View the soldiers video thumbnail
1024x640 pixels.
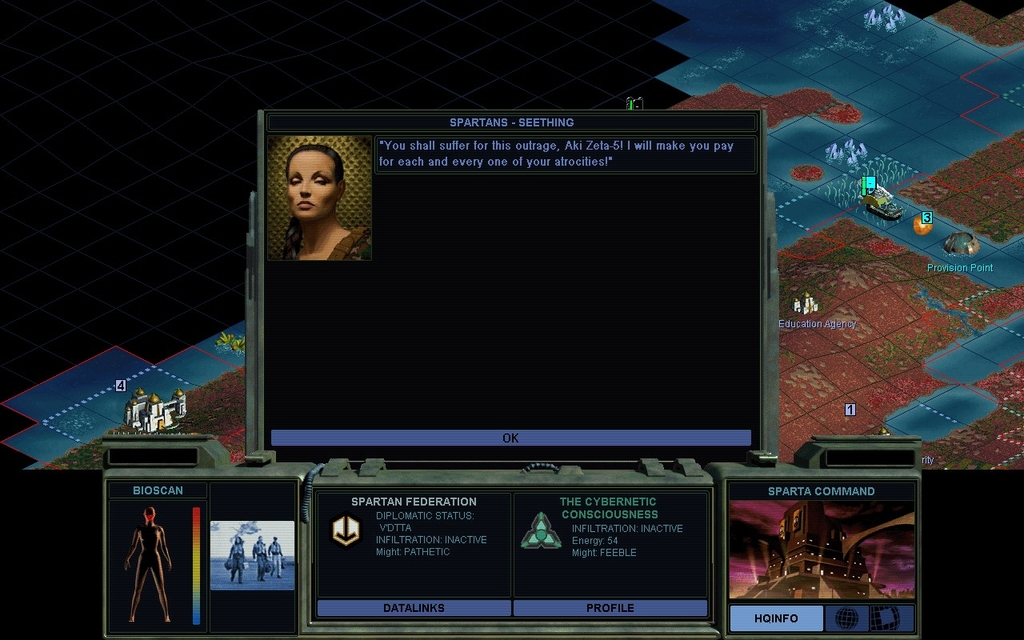click(x=252, y=555)
